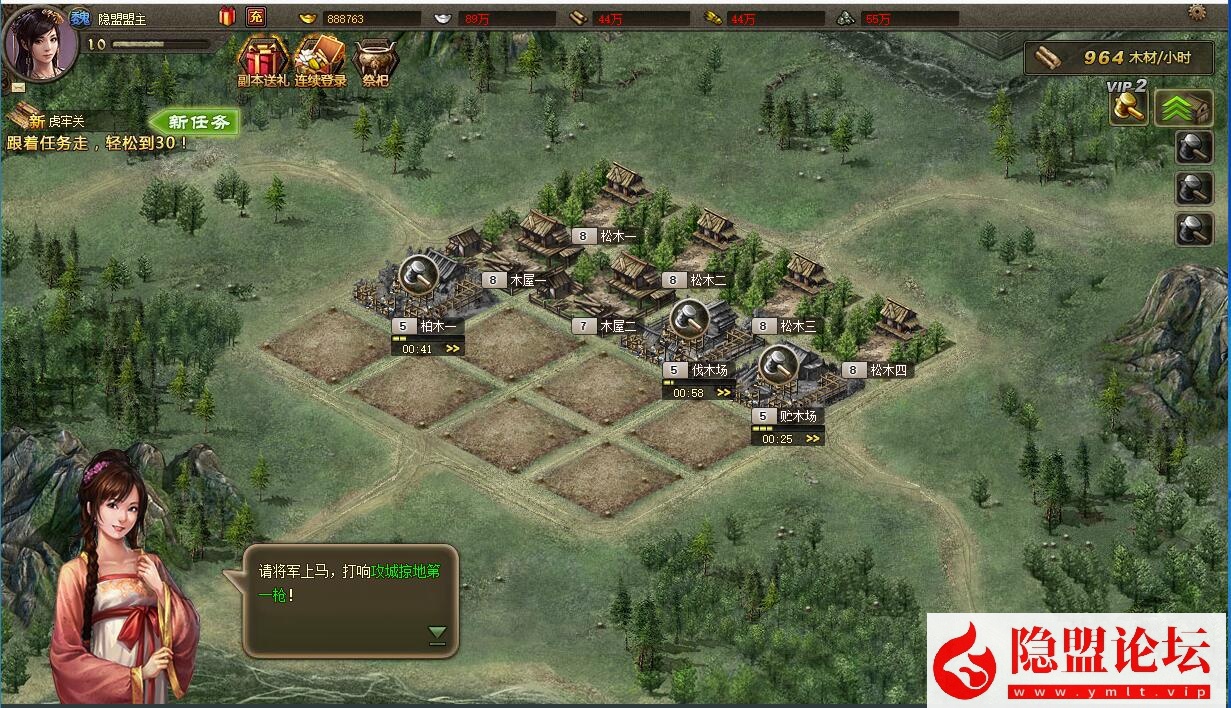Viewport: 1231px width, 708px height.
Task: Speed up the 柏木一 construction timer
Action: pos(453,349)
